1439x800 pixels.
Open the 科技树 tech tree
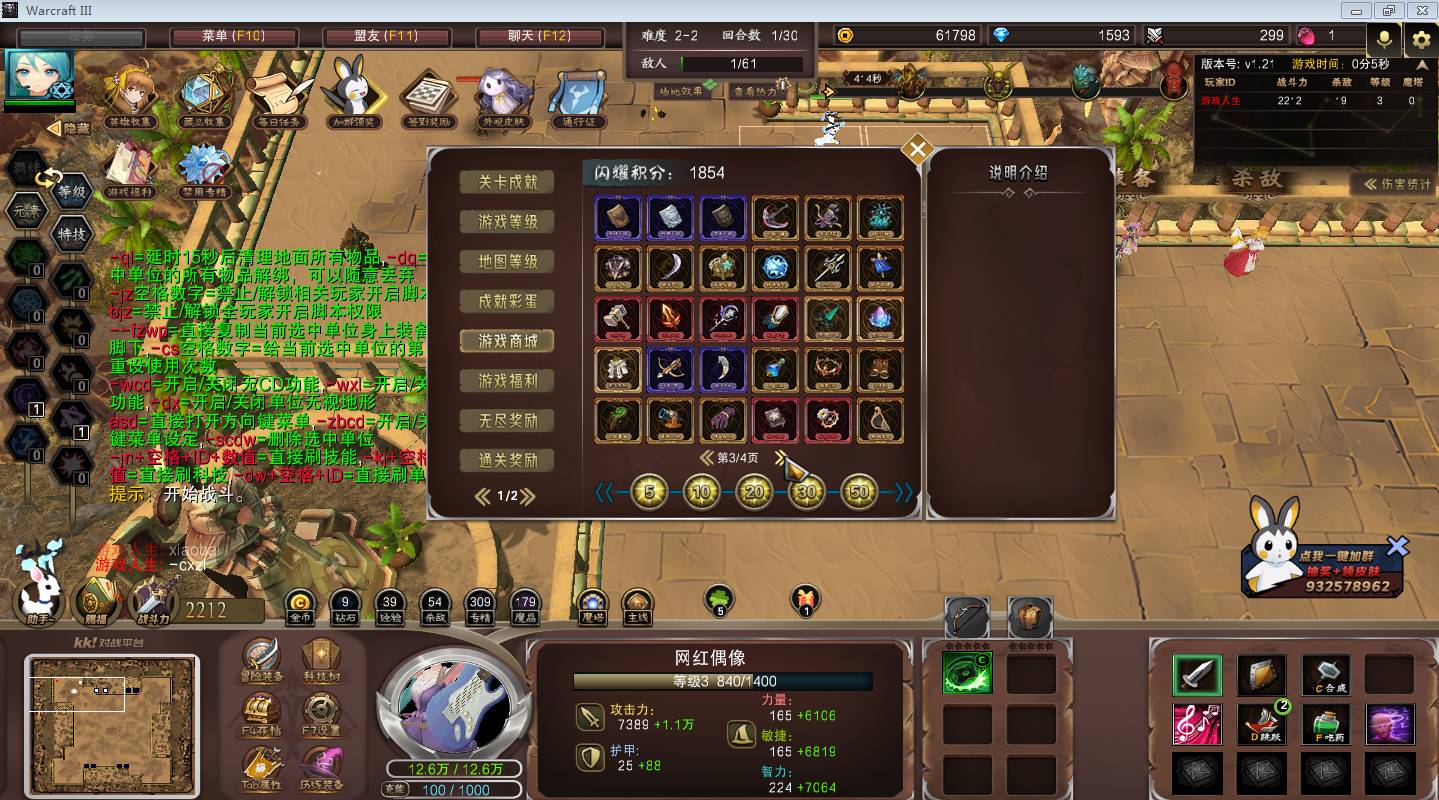tap(322, 659)
